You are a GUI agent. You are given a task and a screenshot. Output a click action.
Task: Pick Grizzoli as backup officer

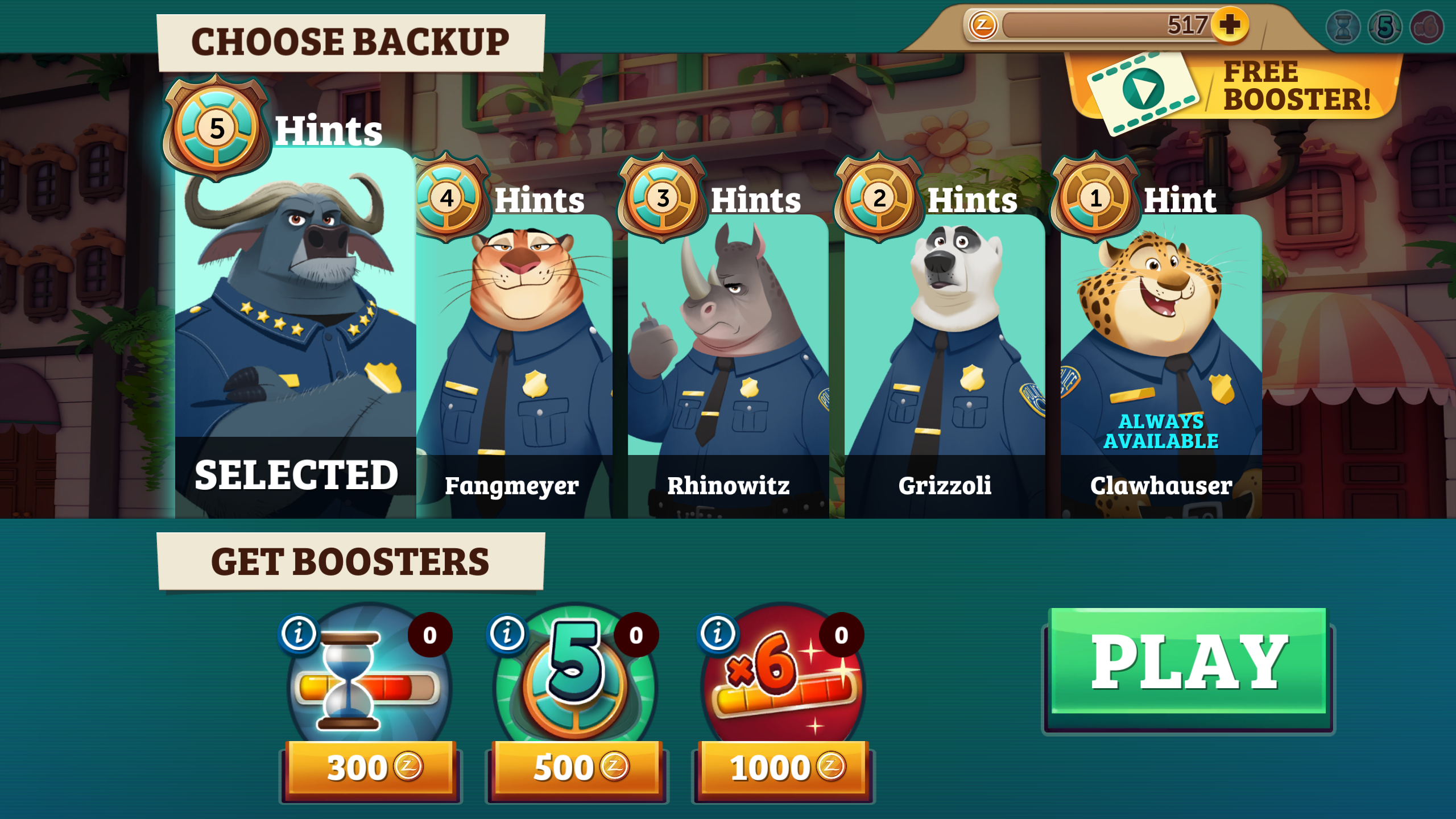tap(945, 364)
